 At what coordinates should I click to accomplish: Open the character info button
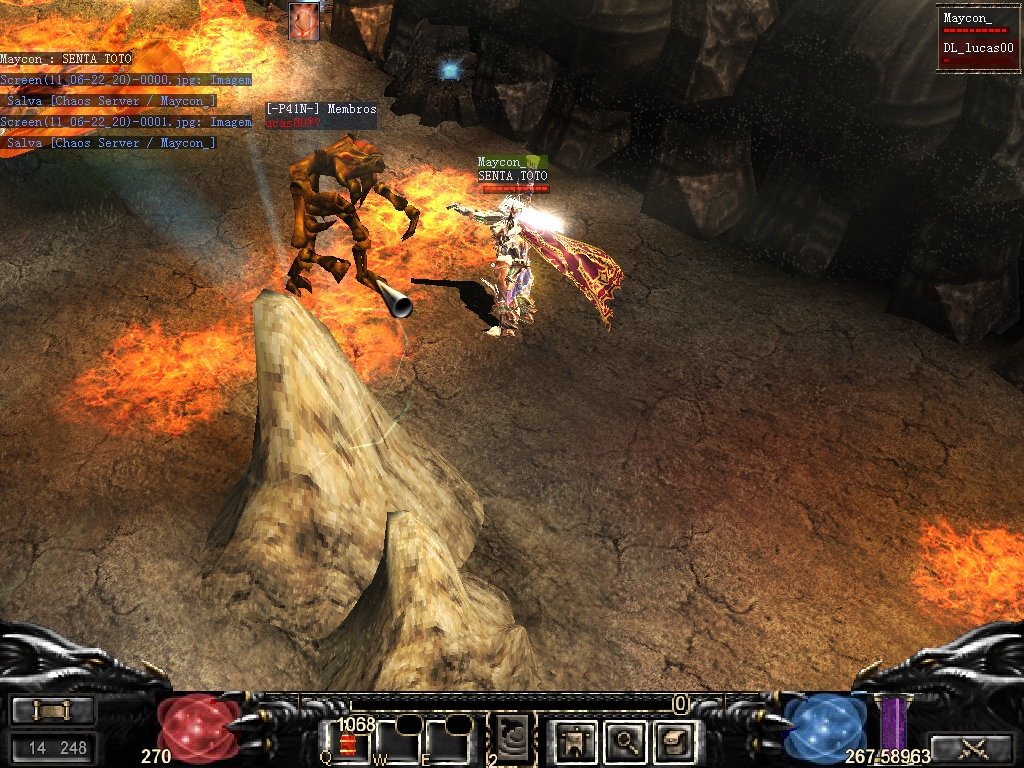(575, 740)
